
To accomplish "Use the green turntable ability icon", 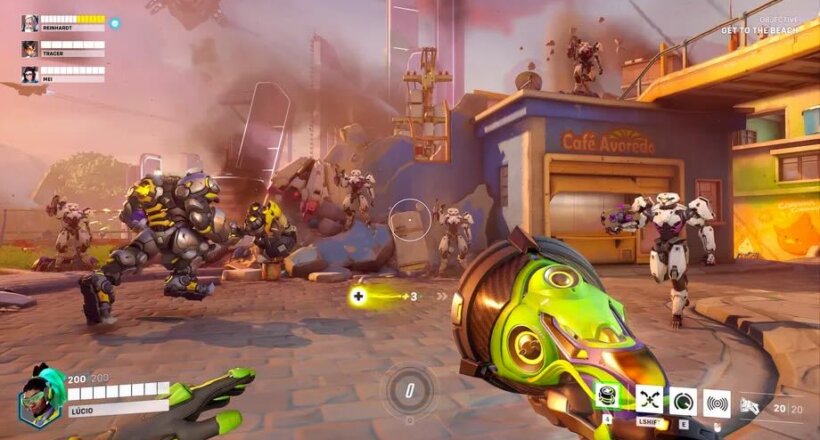I will click(x=609, y=398).
